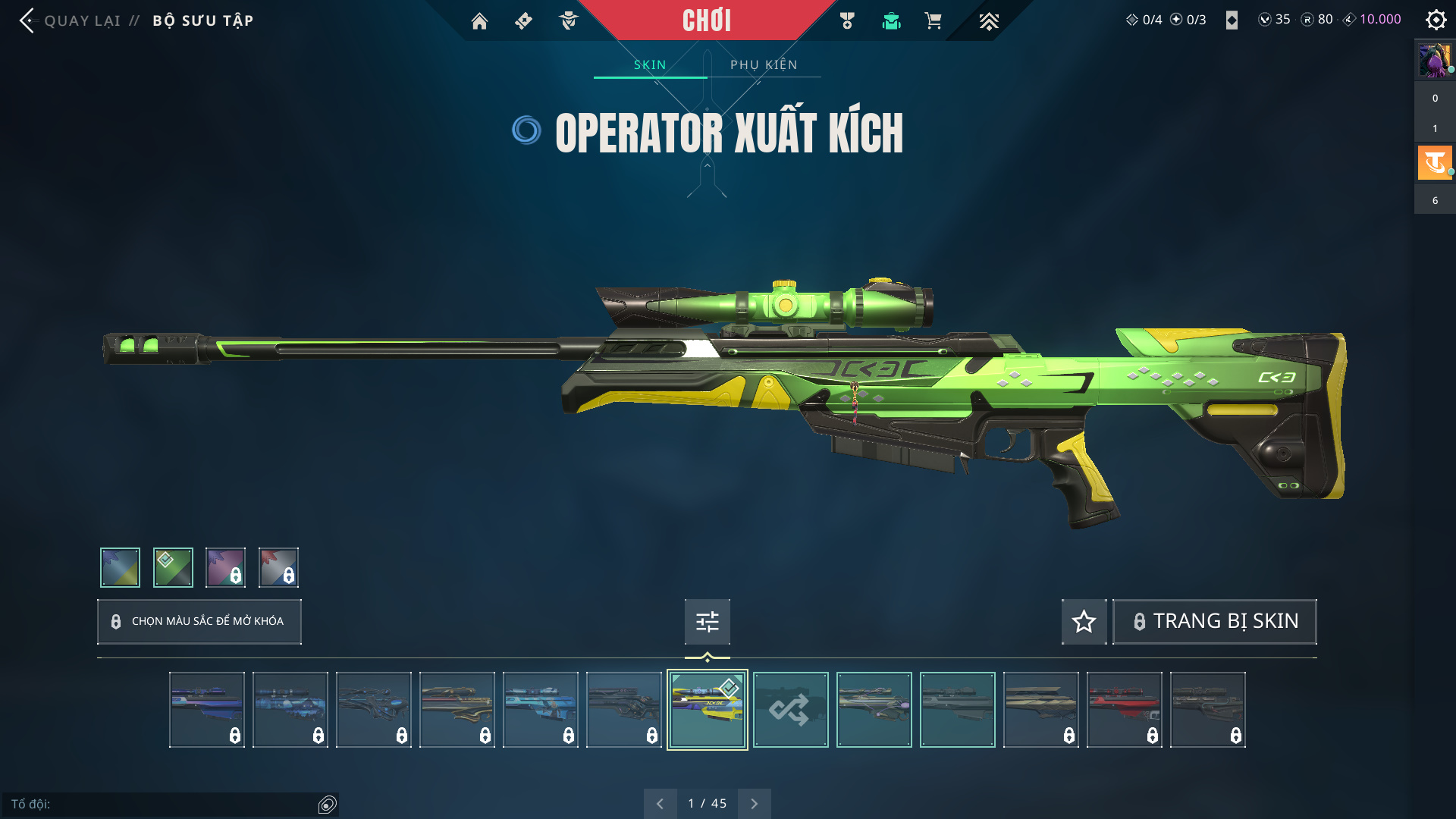1456x819 pixels.
Task: Mark skin as favorite with star button
Action: [x=1084, y=622]
